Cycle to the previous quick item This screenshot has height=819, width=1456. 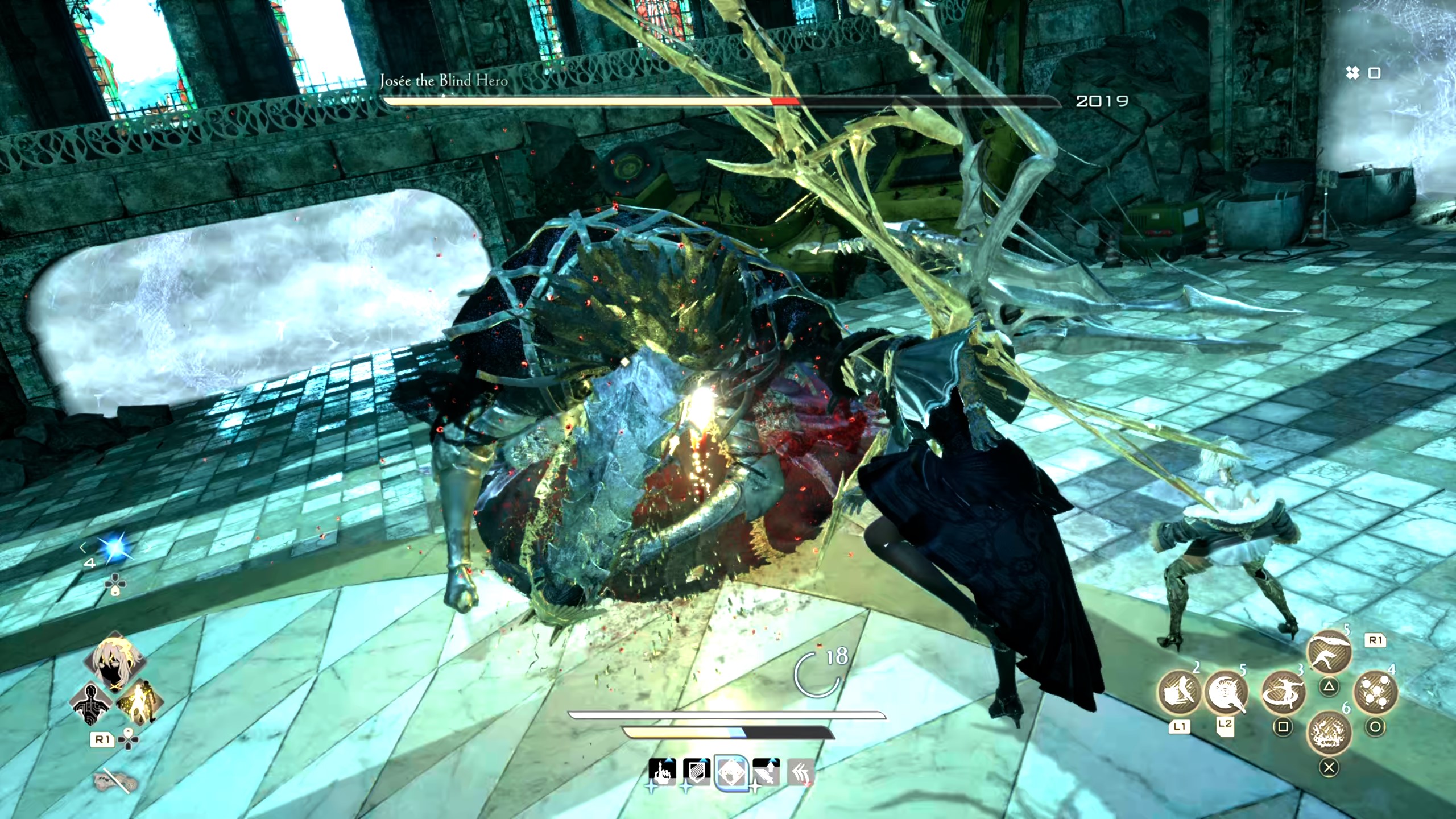coord(83,548)
